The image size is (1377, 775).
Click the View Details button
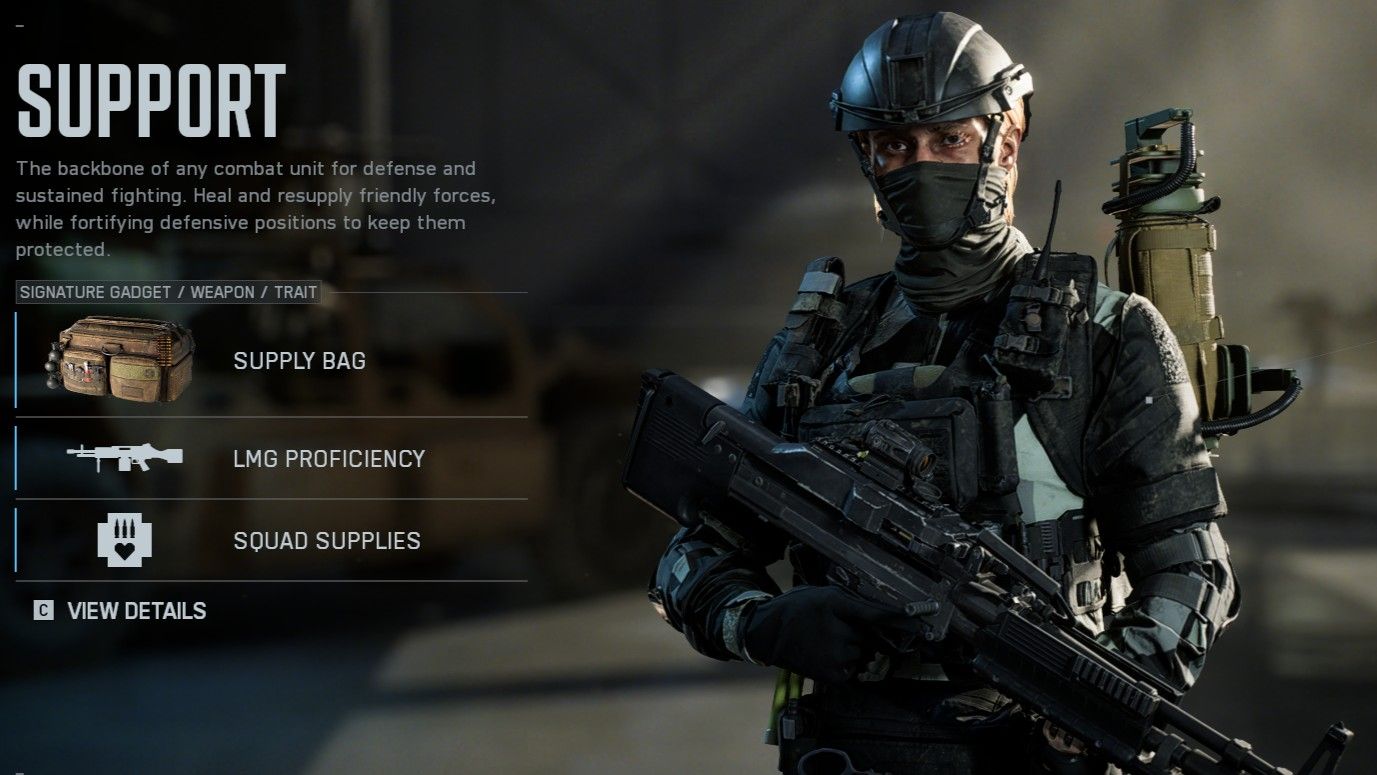[121, 611]
